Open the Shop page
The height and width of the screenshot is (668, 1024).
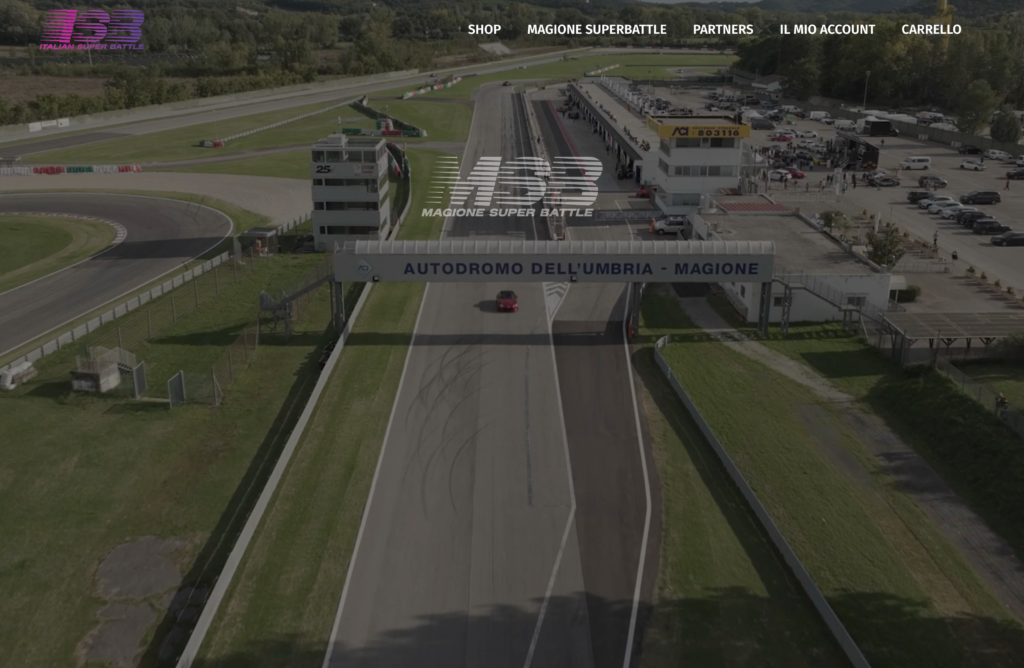[484, 29]
